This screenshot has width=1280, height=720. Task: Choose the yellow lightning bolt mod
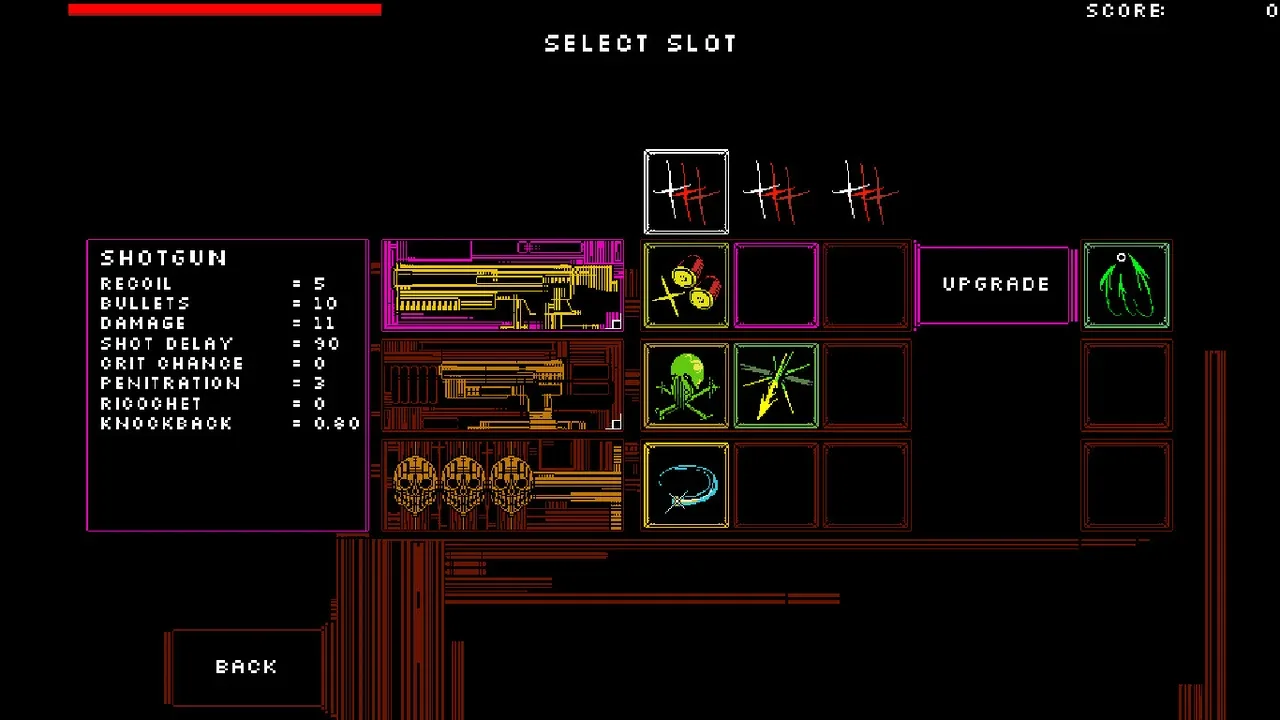(776, 385)
